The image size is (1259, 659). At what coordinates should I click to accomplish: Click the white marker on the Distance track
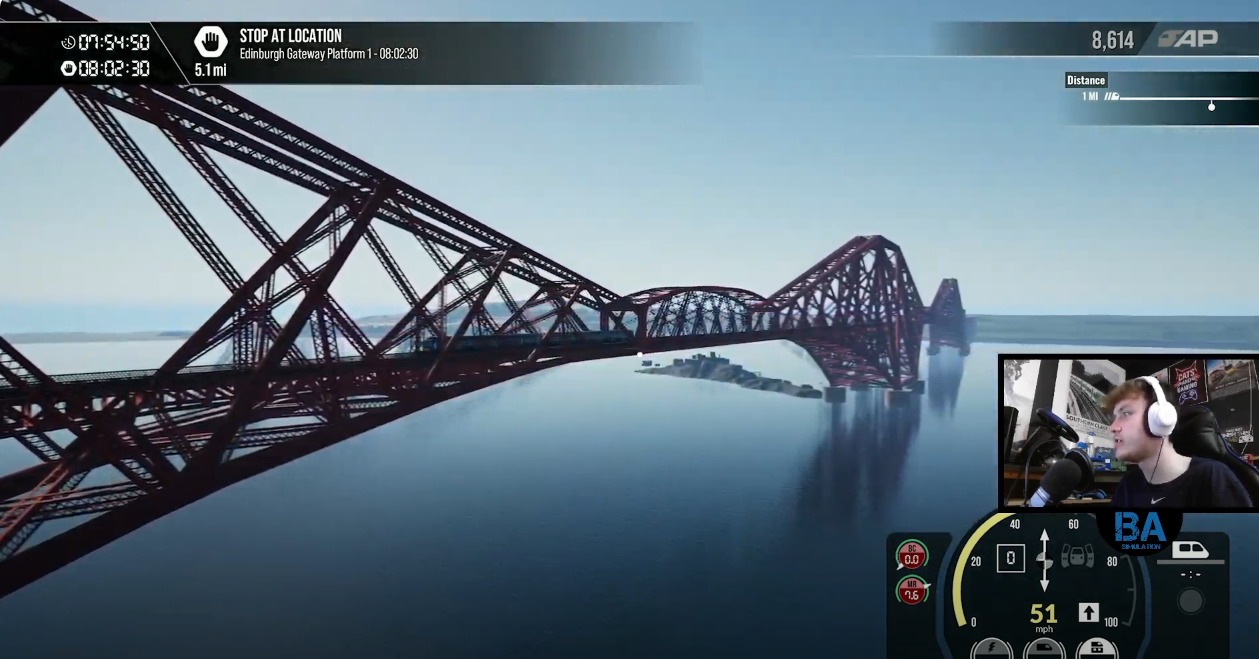coord(1211,106)
